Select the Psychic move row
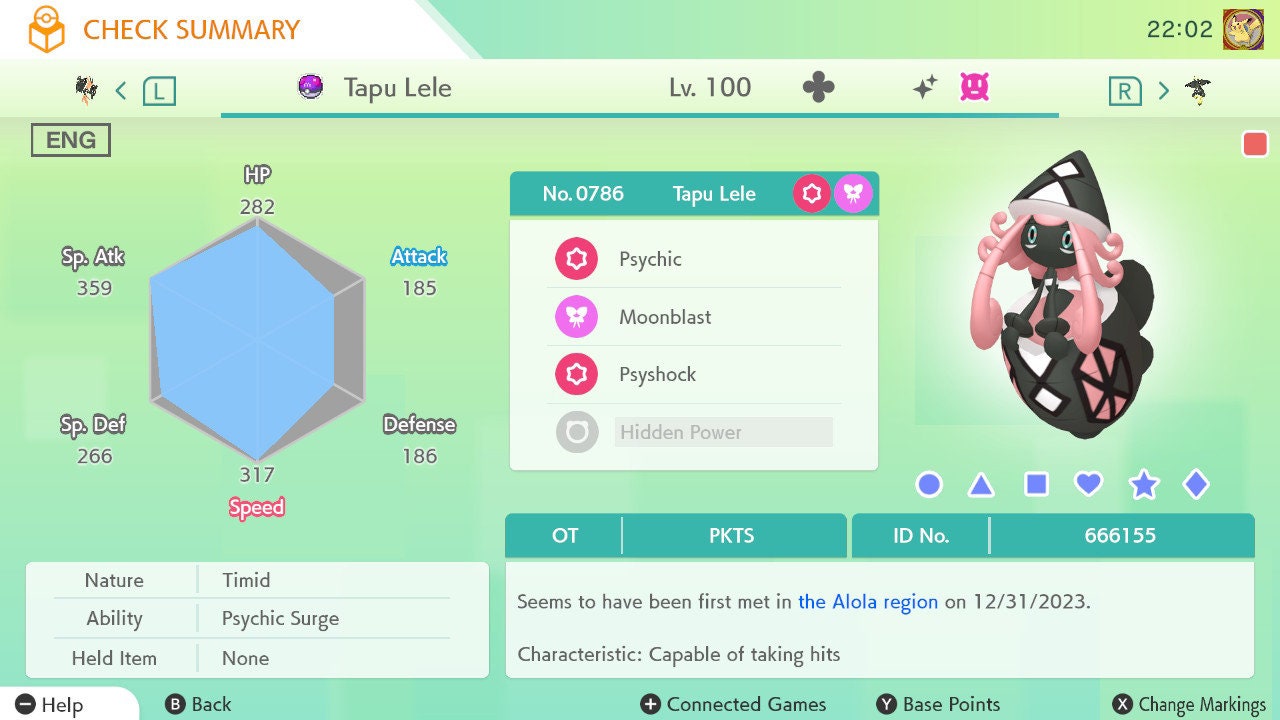Screen dimensions: 1280x720 694,259
